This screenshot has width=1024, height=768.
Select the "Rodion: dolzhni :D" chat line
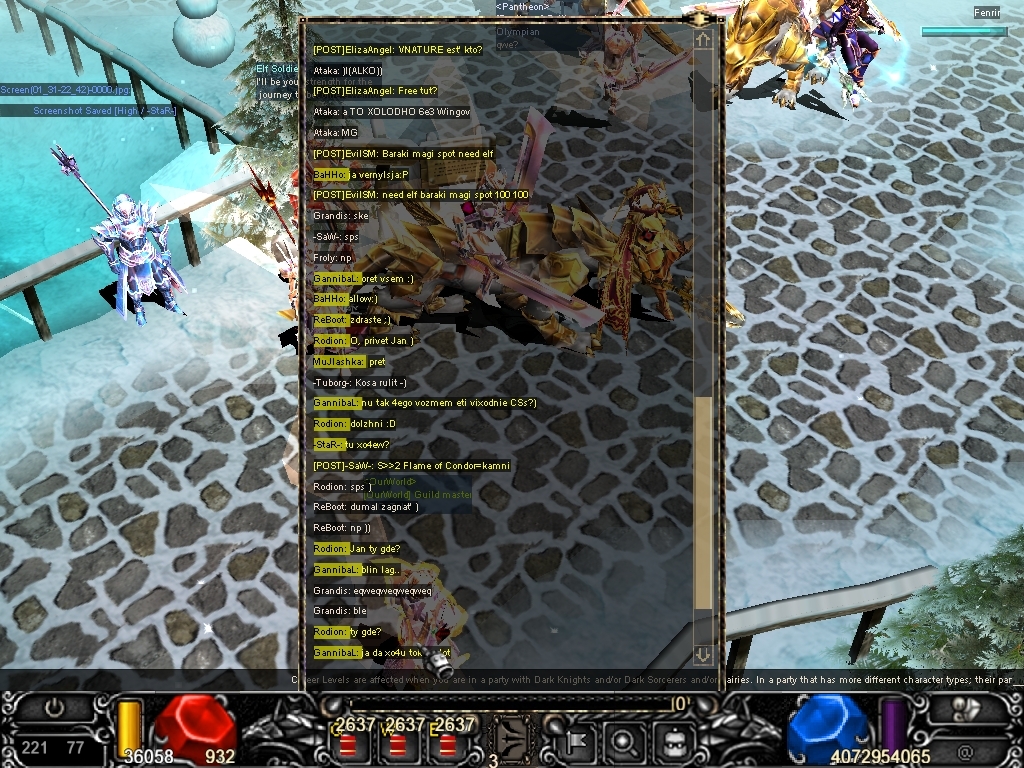[354, 424]
